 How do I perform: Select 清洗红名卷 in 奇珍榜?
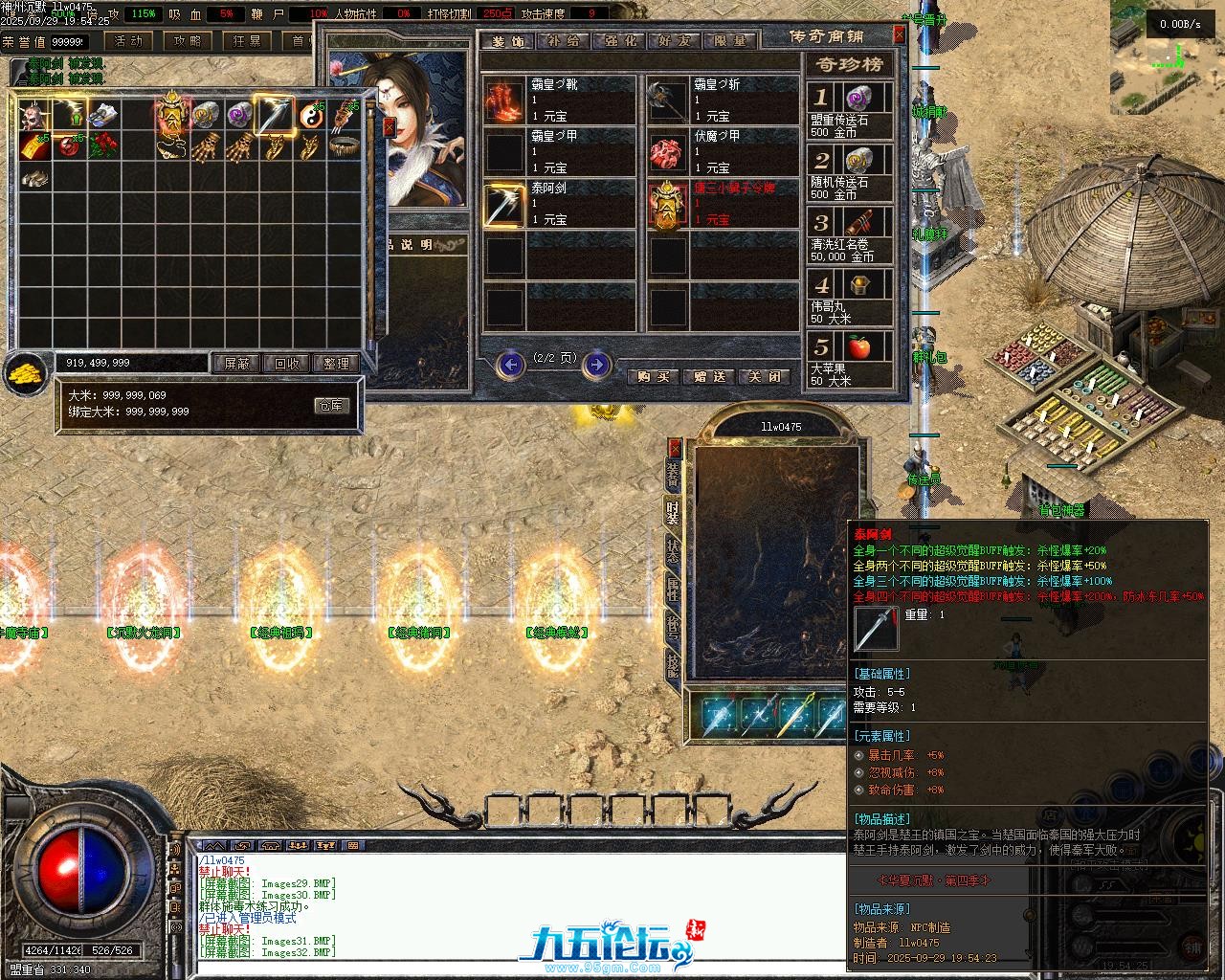click(850, 236)
